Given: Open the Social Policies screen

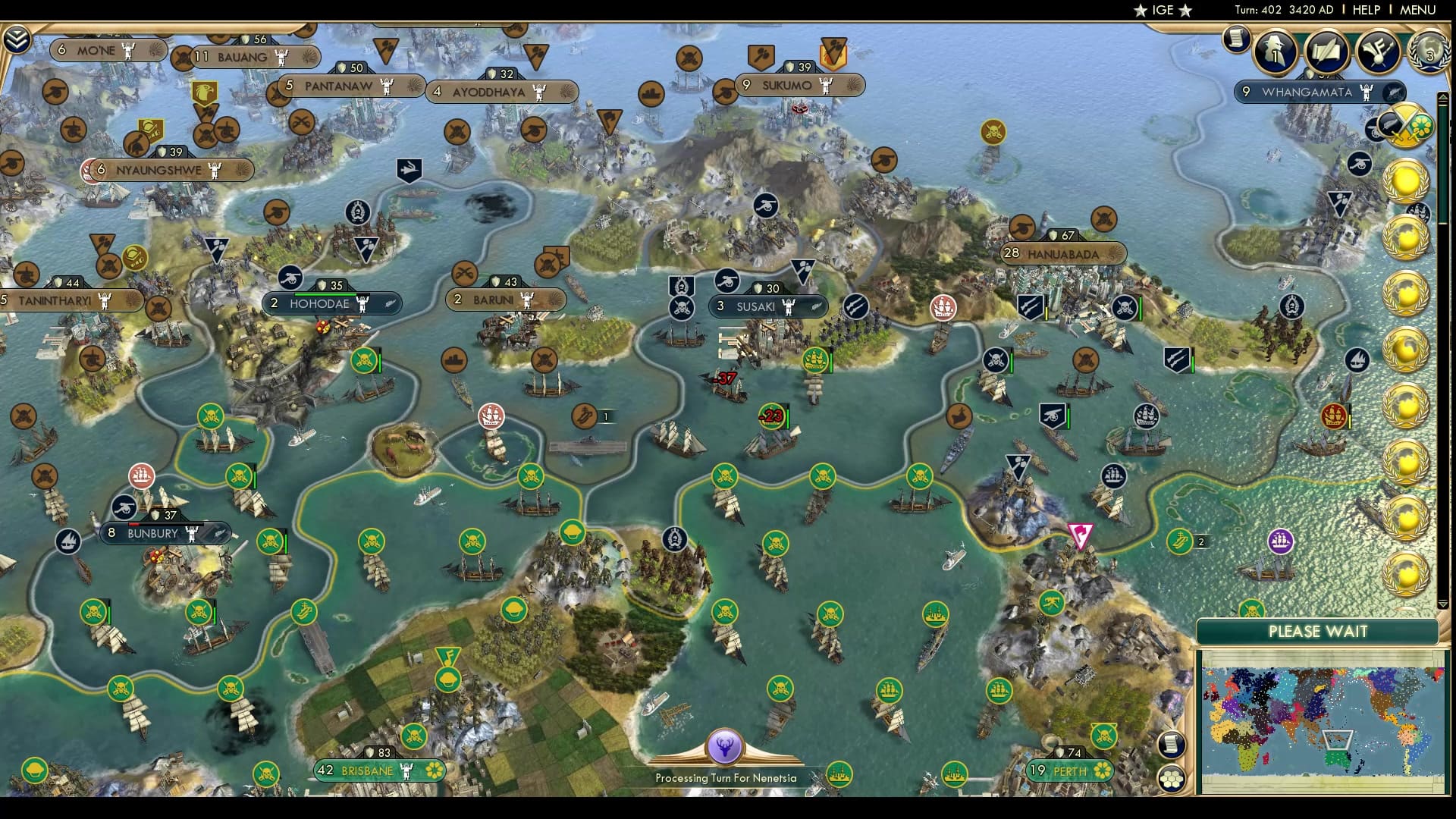Looking at the screenshot, I should [1329, 52].
